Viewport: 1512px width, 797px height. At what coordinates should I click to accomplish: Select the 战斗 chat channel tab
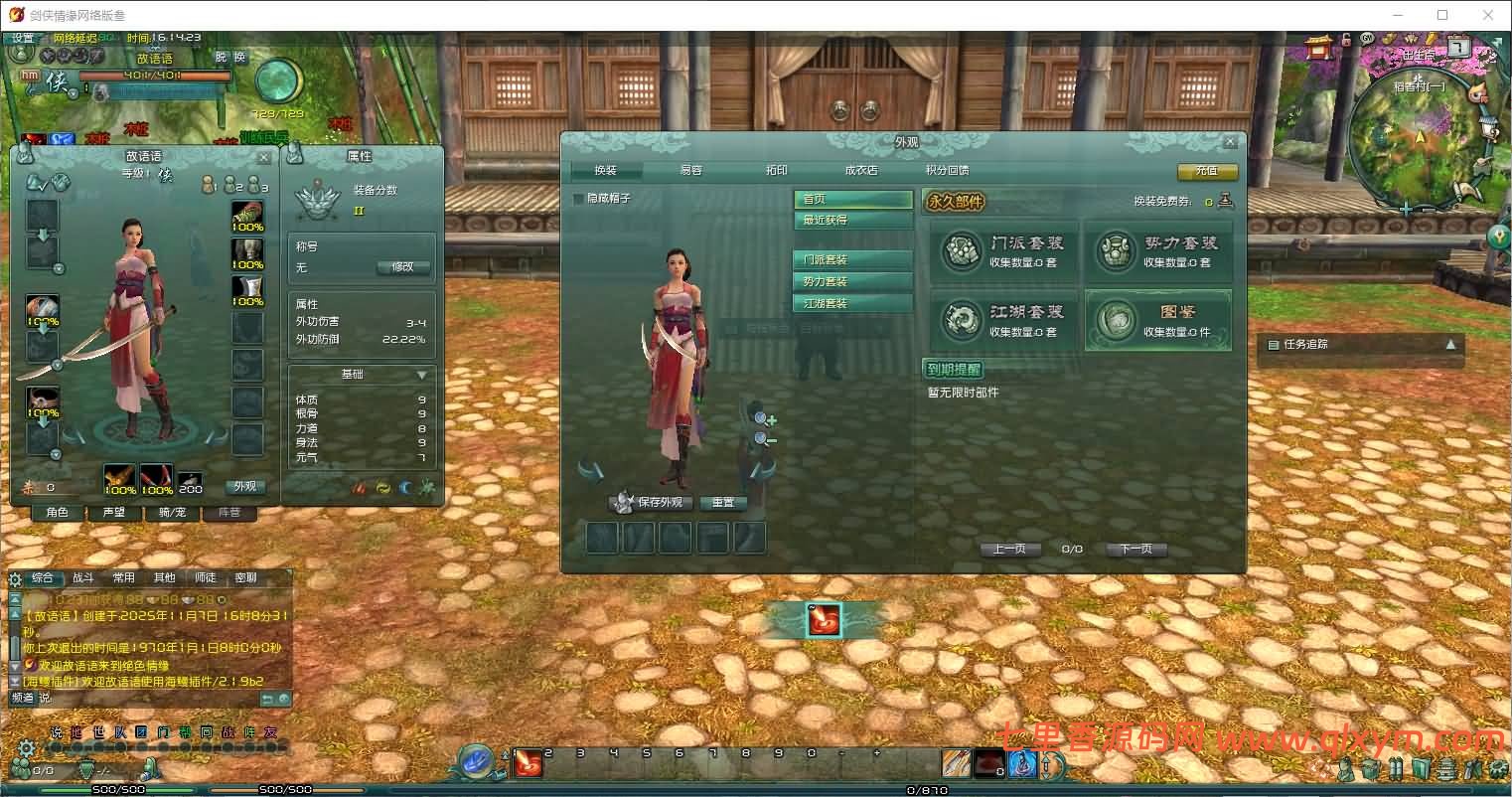point(83,577)
